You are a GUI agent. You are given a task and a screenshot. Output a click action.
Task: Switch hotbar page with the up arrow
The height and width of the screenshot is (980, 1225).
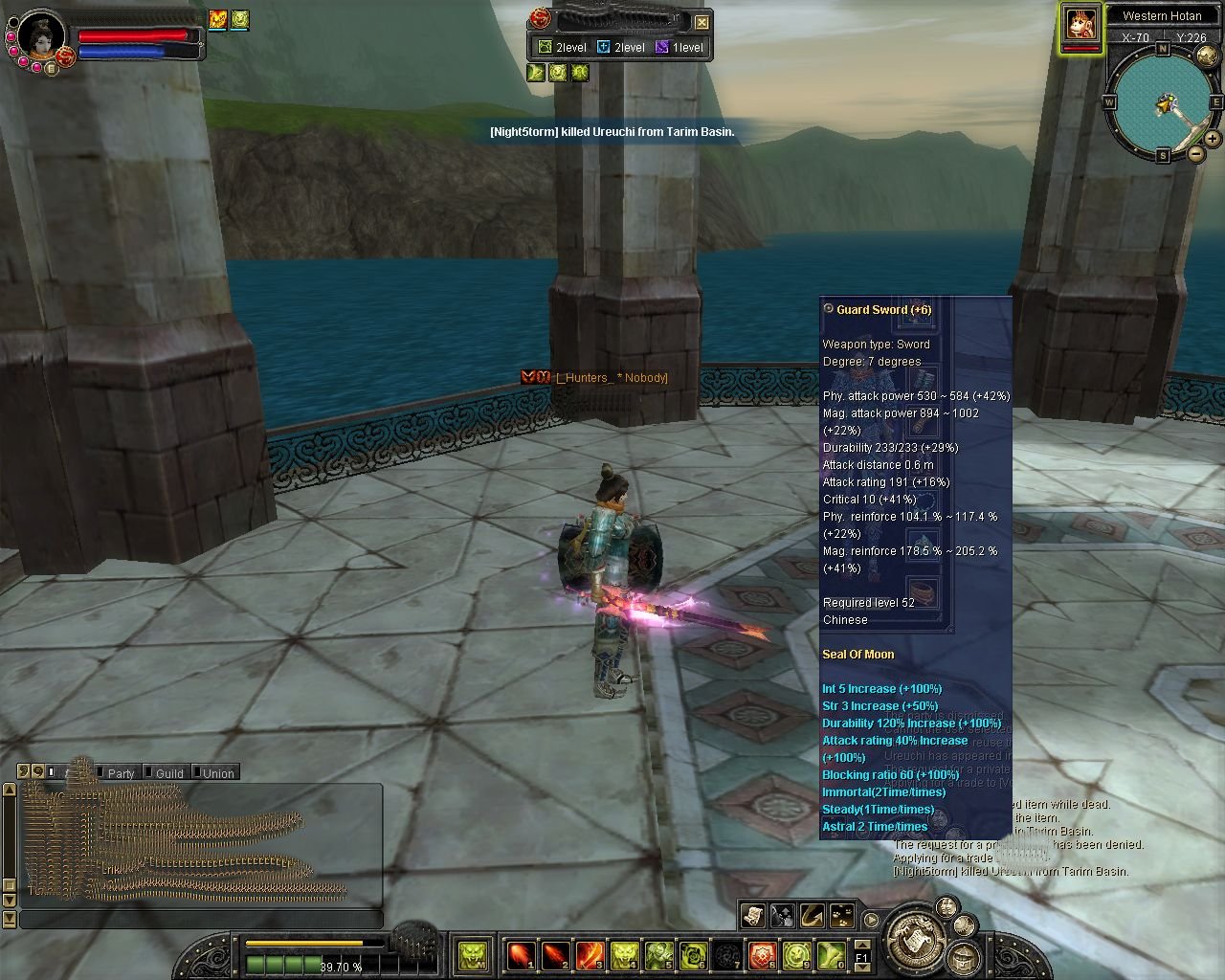(861, 944)
